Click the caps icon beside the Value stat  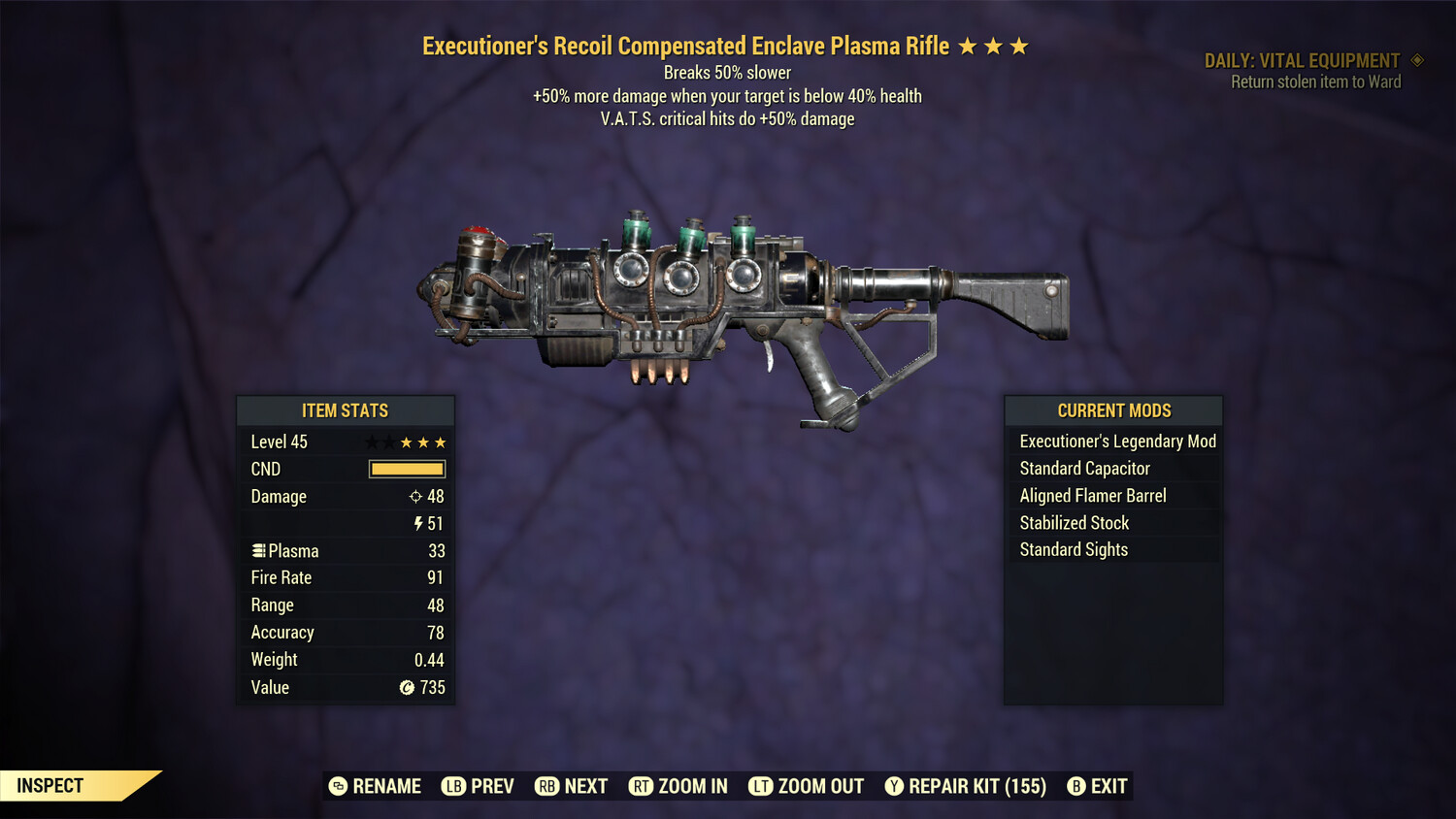[408, 687]
